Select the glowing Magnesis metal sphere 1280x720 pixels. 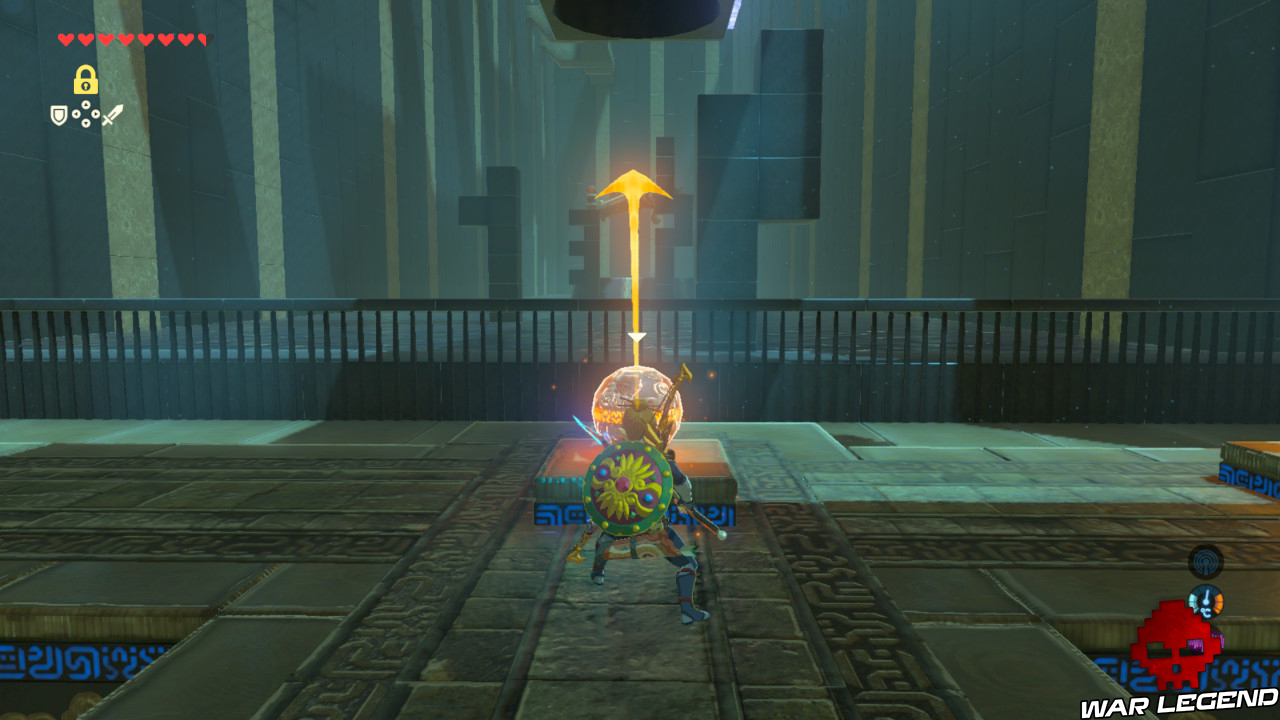(x=638, y=400)
